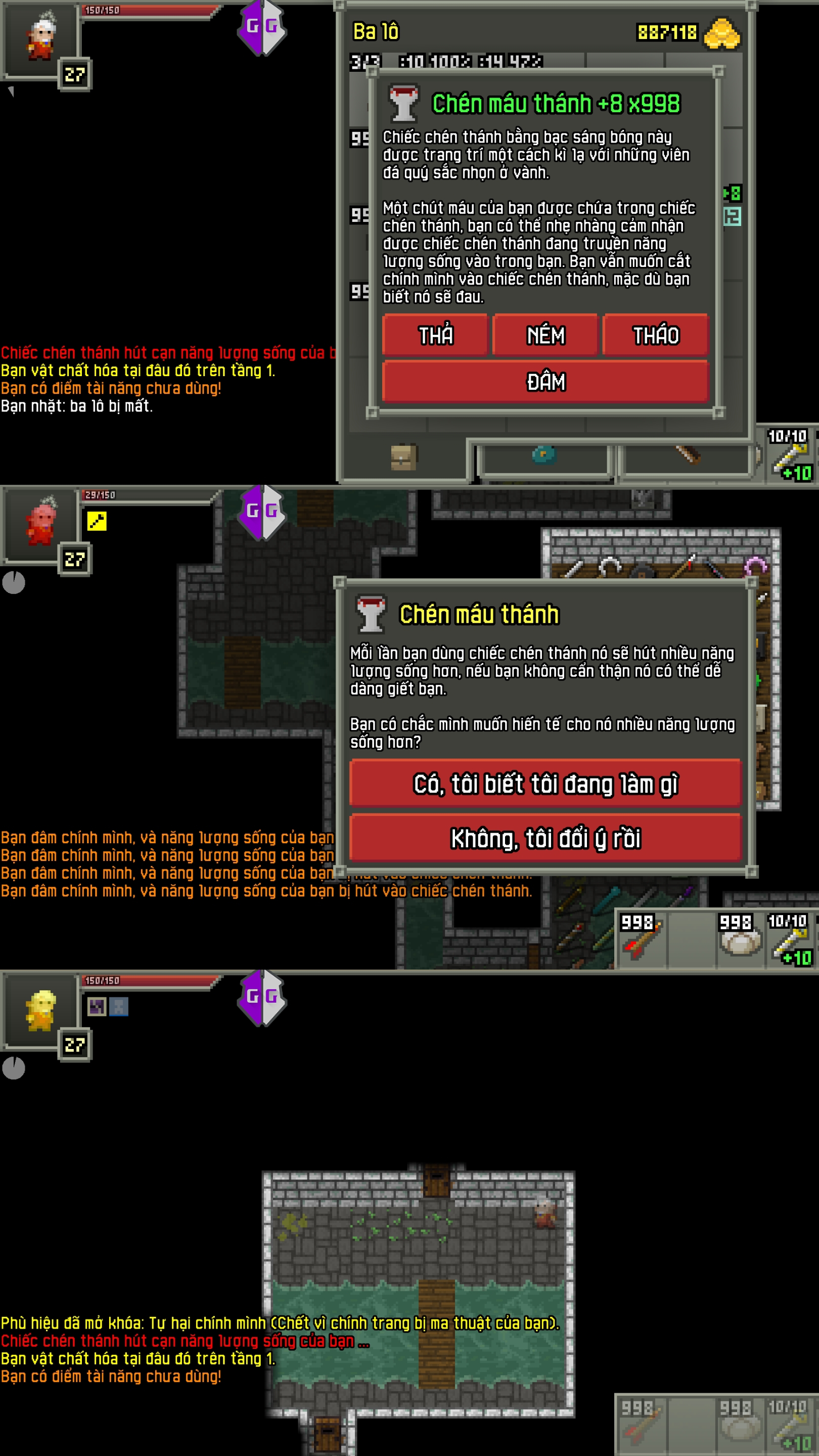This screenshot has height=1456, width=819.
Task: Inspect the yellow square buff icon
Action: [97, 521]
